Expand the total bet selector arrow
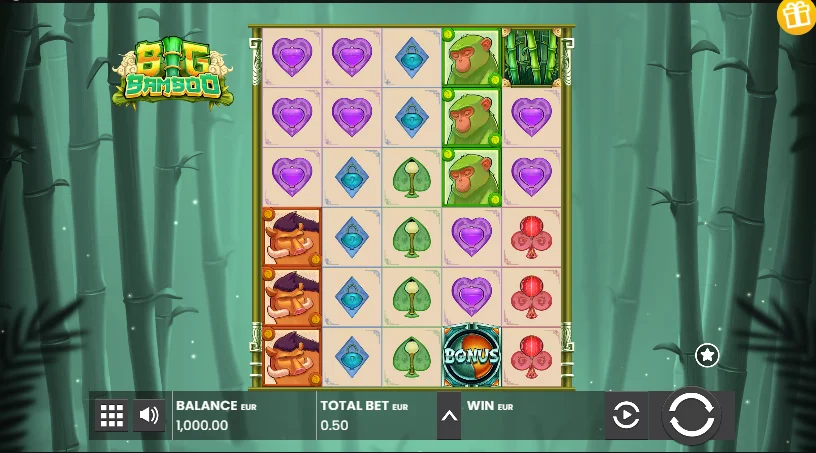This screenshot has height=453, width=816. tap(449, 415)
